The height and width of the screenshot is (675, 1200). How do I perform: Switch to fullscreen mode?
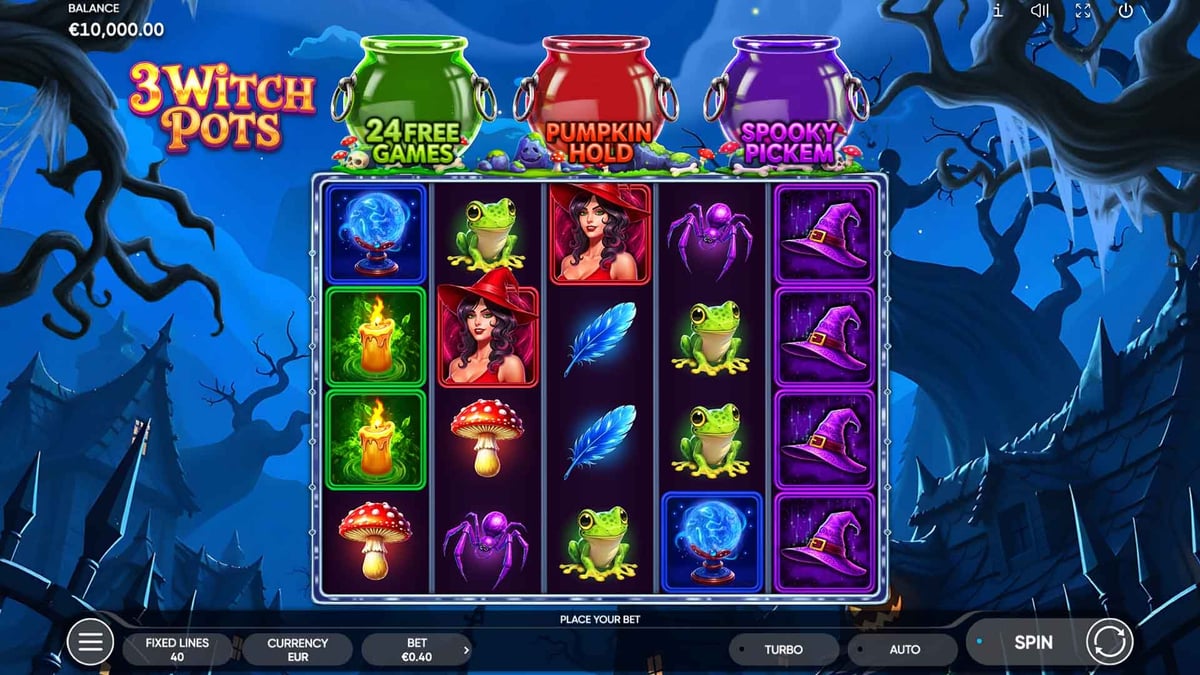pyautogui.click(x=1083, y=11)
